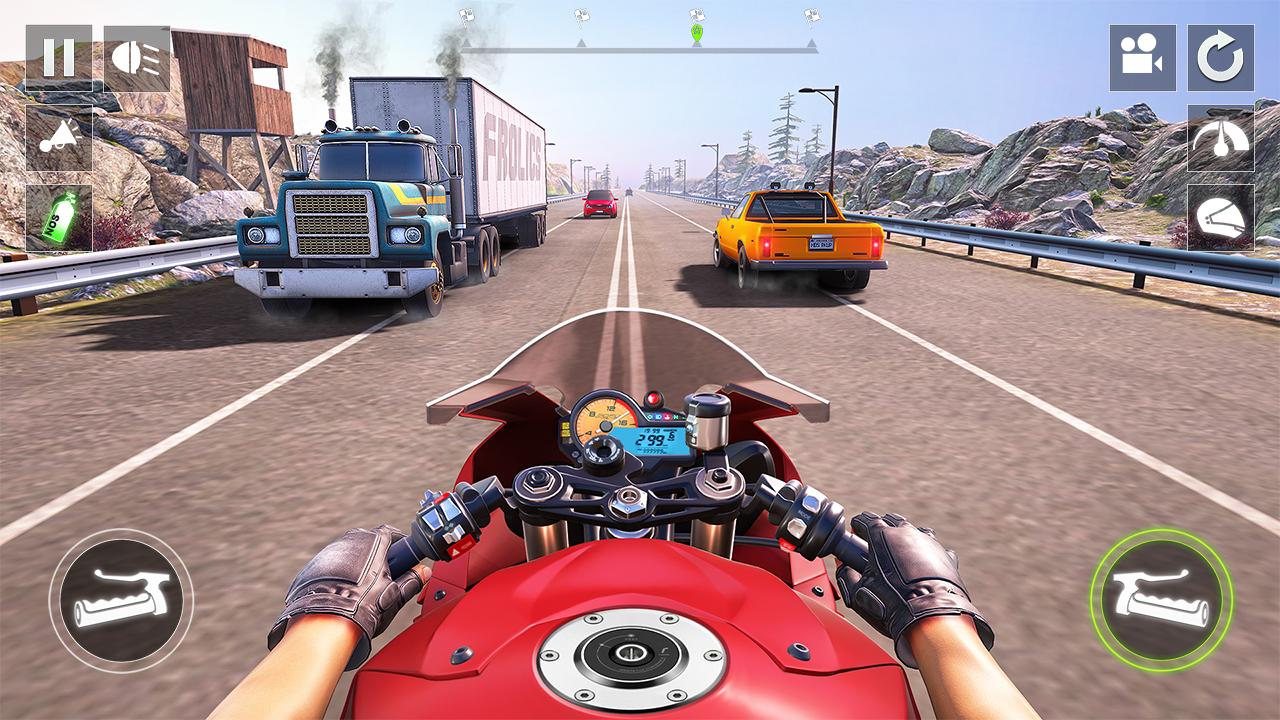Pause the game
1280x720 pixels.
point(57,55)
